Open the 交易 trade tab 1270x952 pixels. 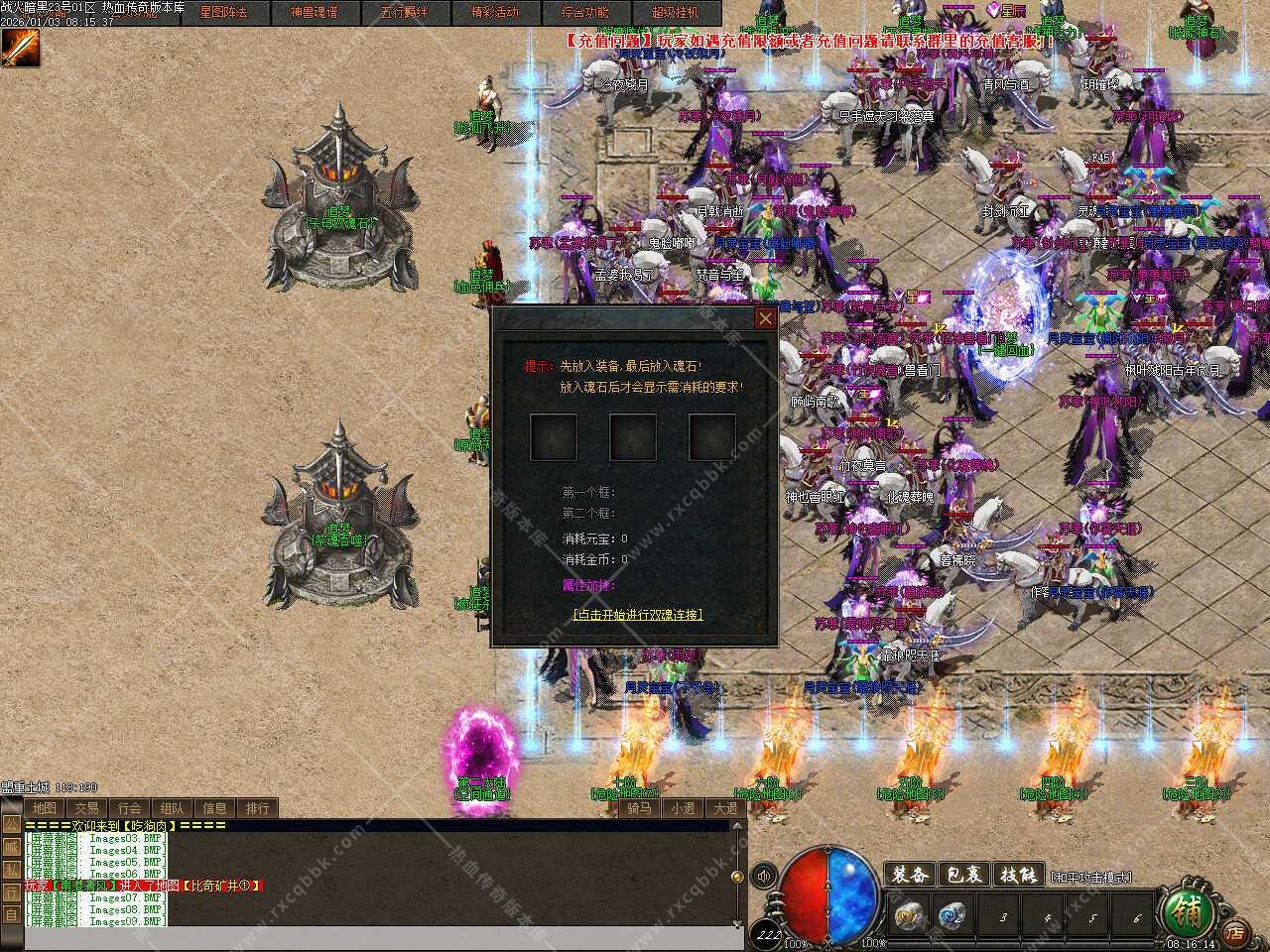click(87, 808)
